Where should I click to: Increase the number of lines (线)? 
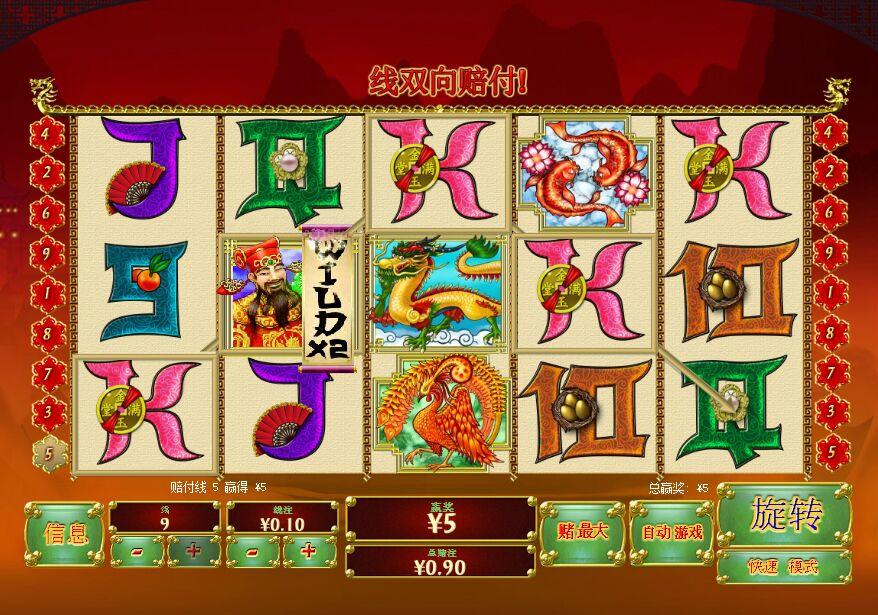(x=193, y=551)
